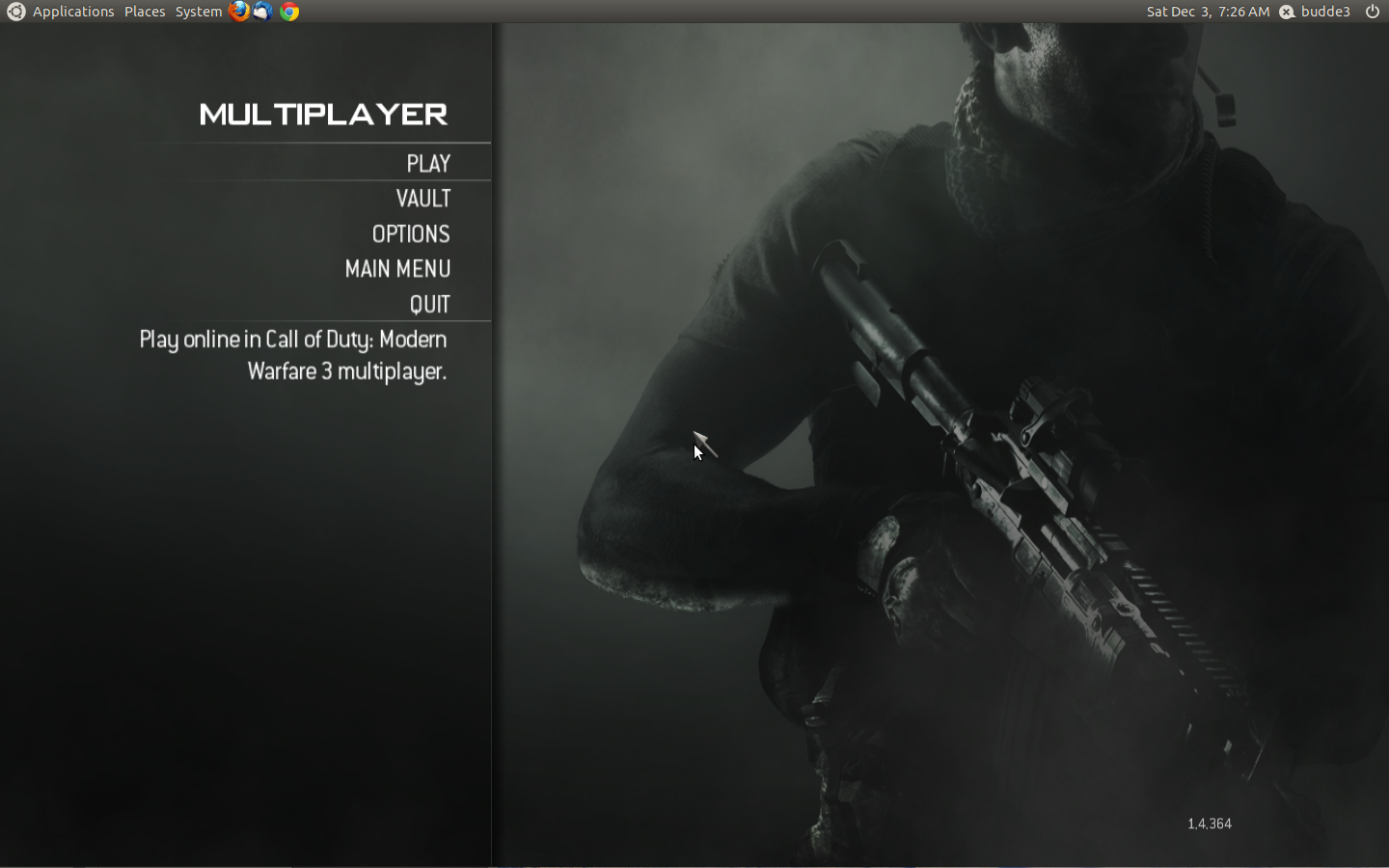Open the clock to view the calendar

coord(1209,11)
